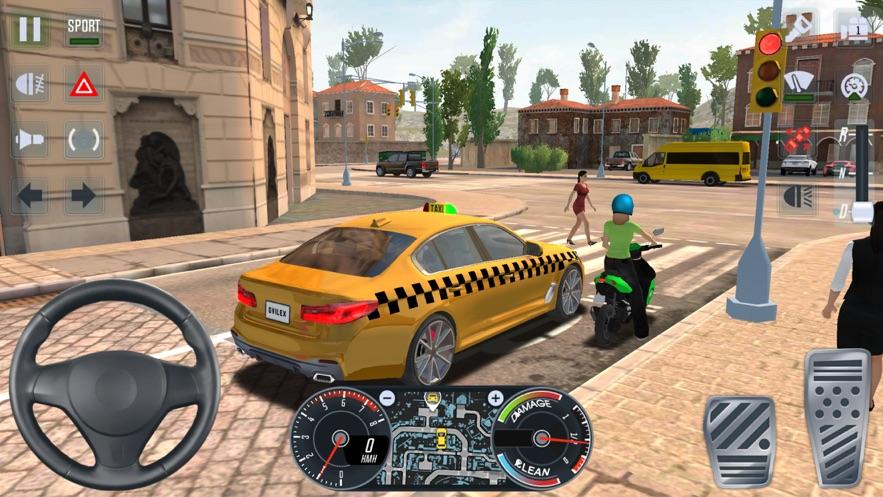Switch on the right turn signal
Screen dimensions: 883x497
tap(84, 195)
